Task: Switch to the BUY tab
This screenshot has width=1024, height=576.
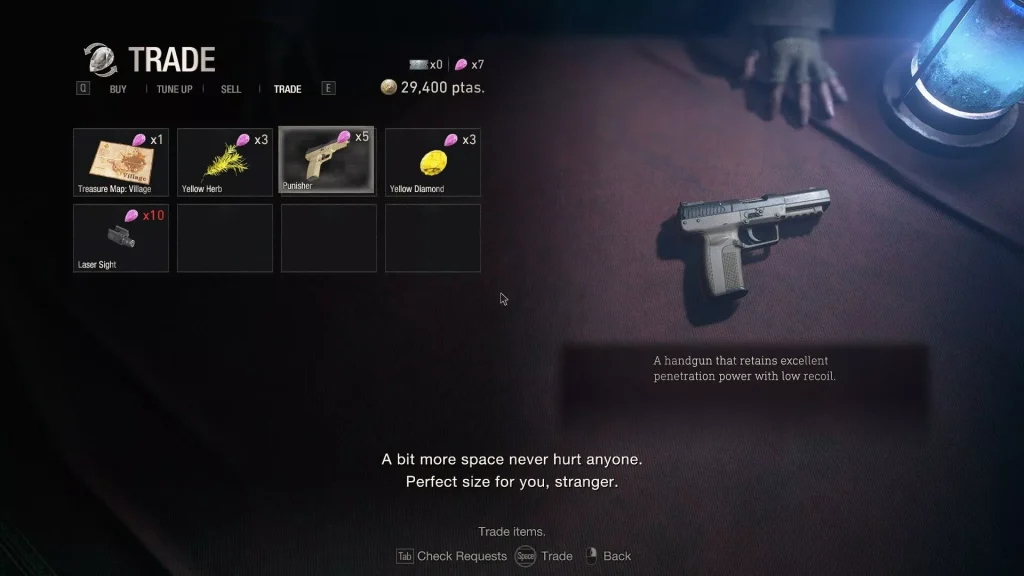Action: [118, 89]
